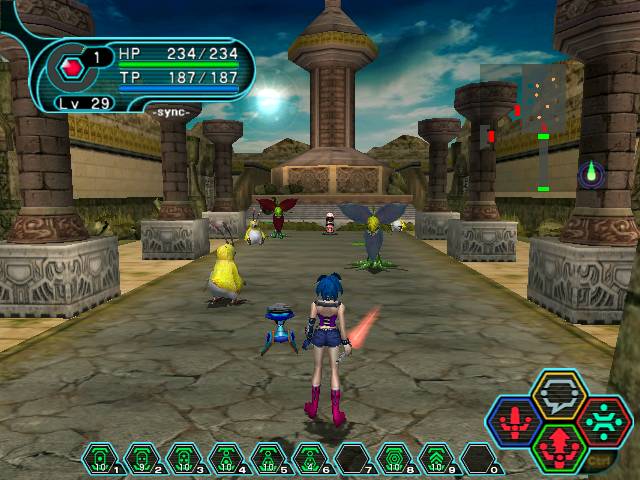Trigger quick slot number 5
The image size is (640, 480).
click(x=268, y=458)
